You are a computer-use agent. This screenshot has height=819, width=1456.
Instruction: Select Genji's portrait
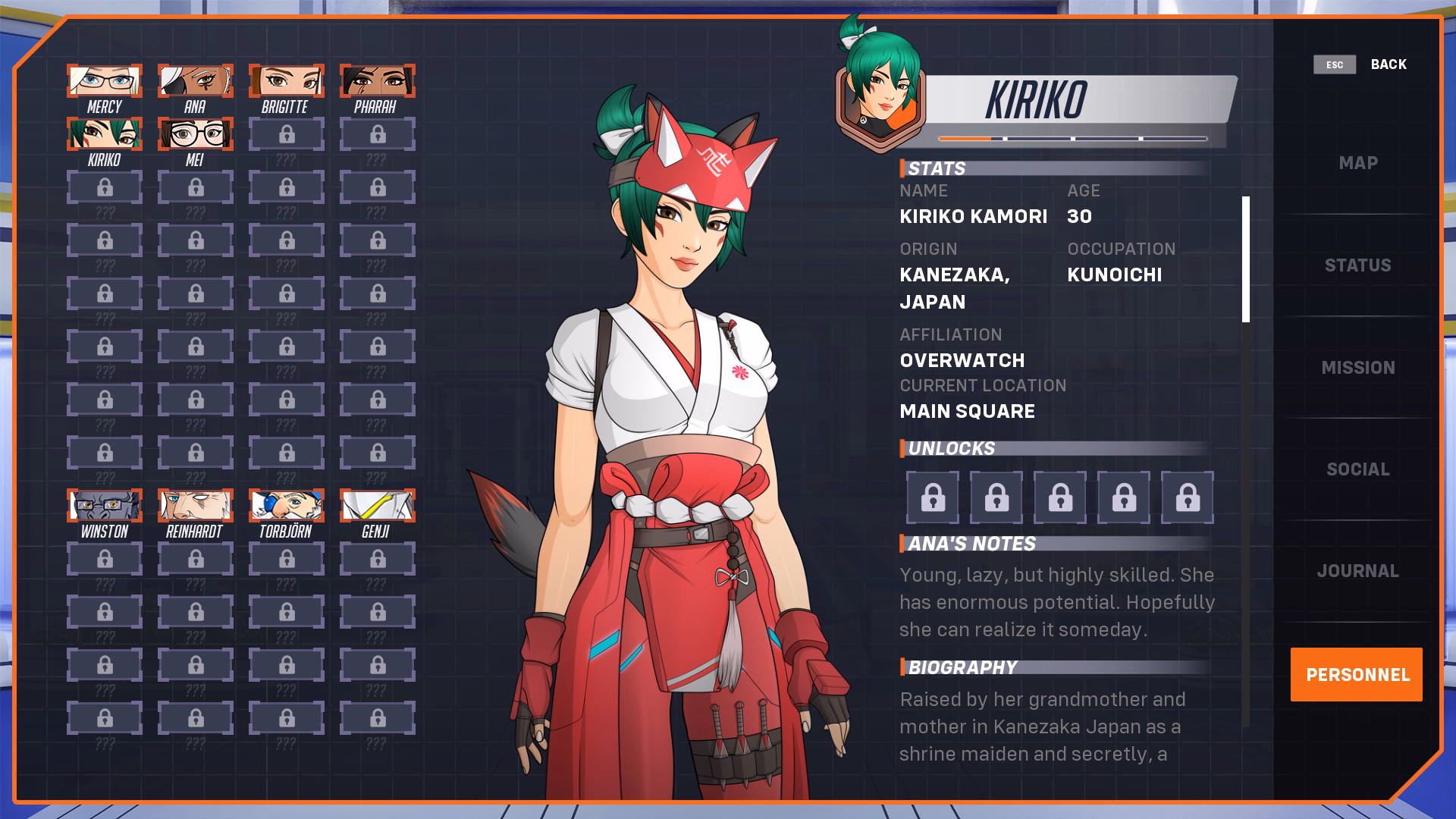(x=378, y=507)
